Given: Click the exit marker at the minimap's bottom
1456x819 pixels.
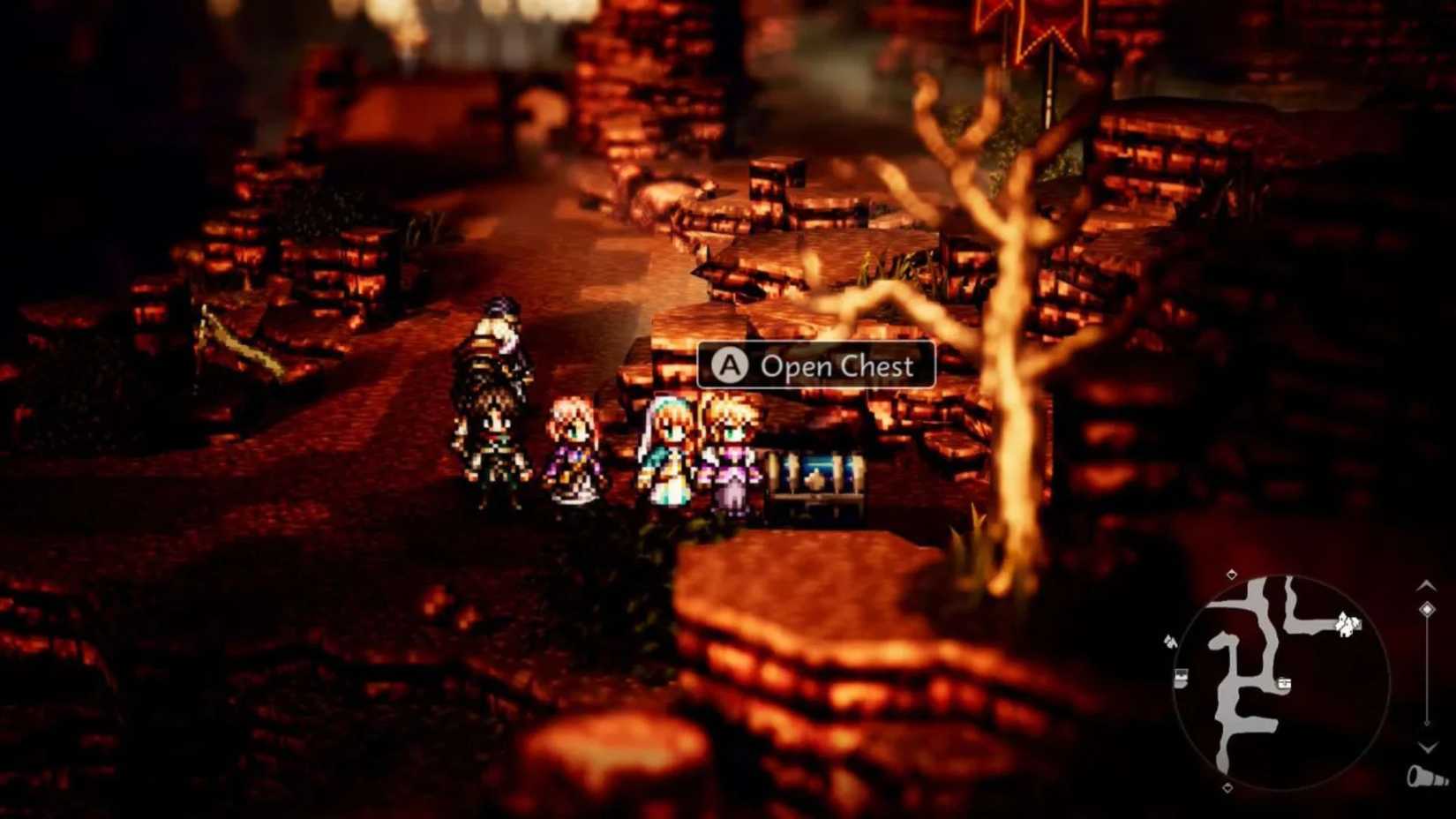Looking at the screenshot, I should (1227, 787).
